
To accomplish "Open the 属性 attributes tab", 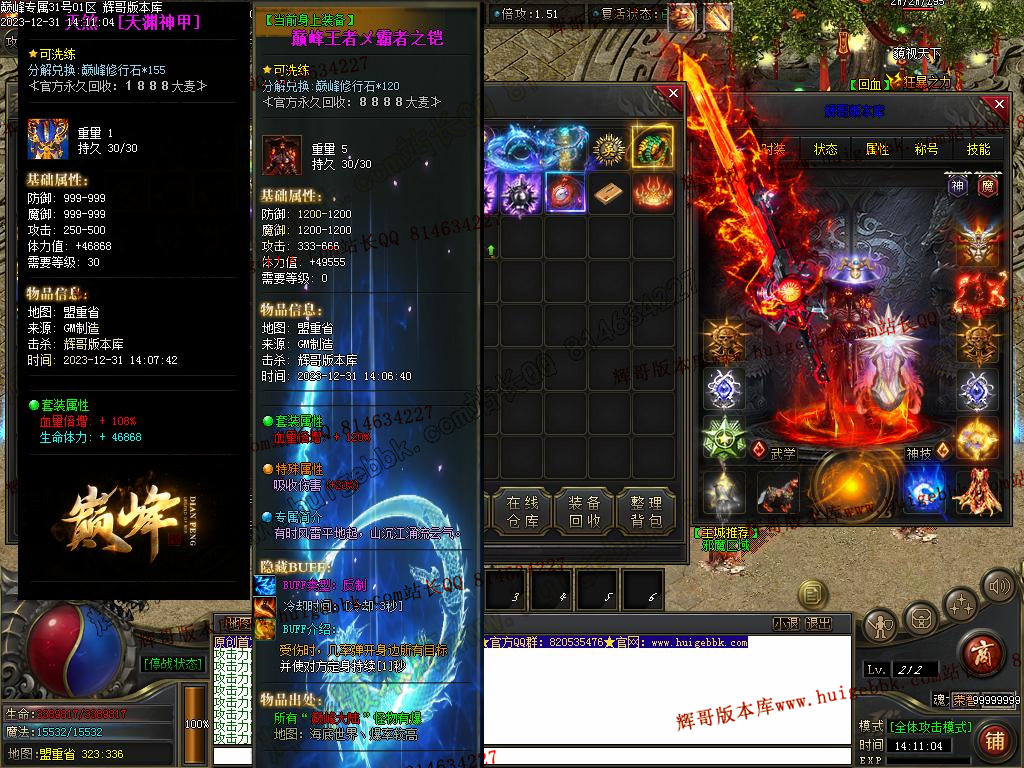I will (877, 149).
